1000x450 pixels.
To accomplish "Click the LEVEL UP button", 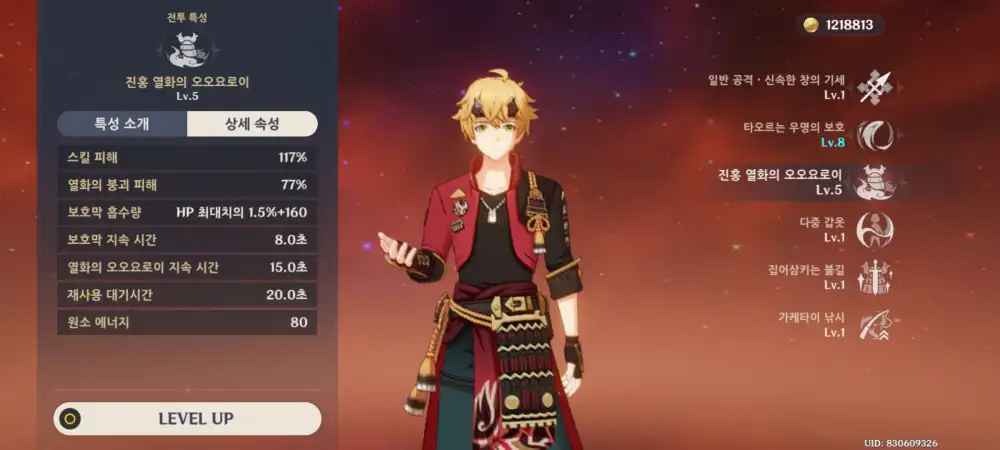I will pyautogui.click(x=188, y=418).
